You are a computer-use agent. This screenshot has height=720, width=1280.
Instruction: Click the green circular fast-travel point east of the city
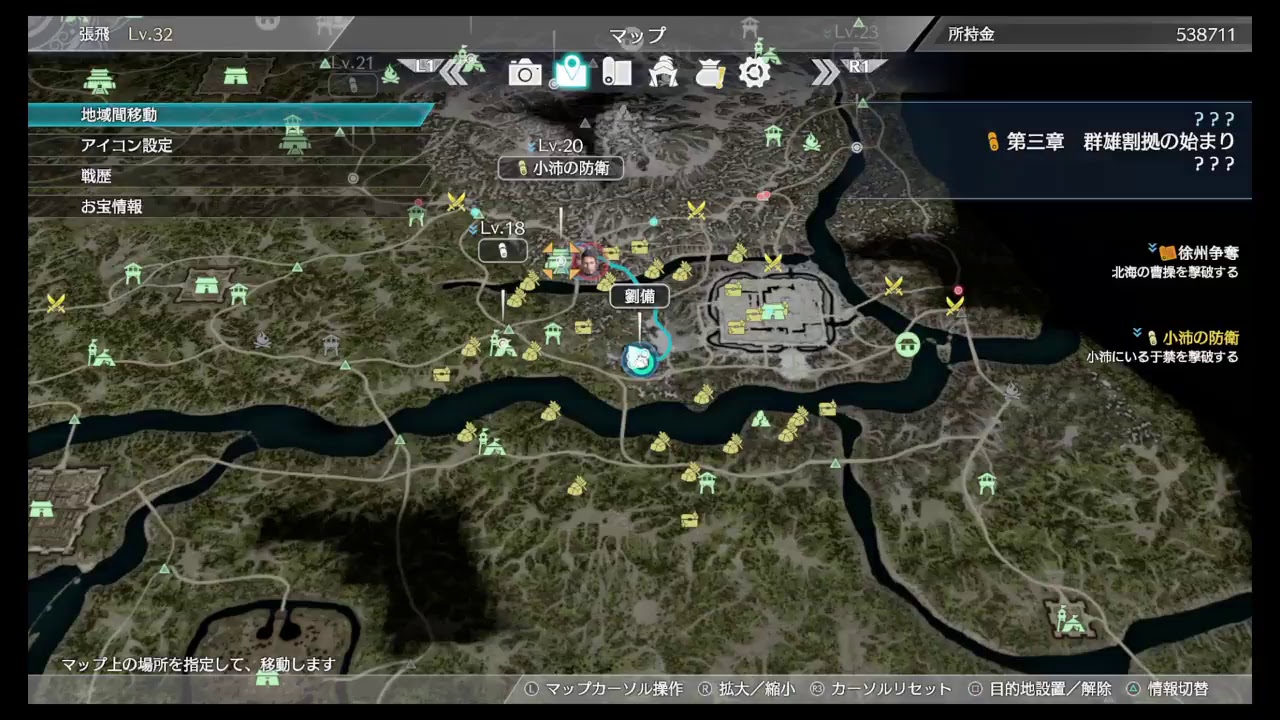[x=906, y=346]
